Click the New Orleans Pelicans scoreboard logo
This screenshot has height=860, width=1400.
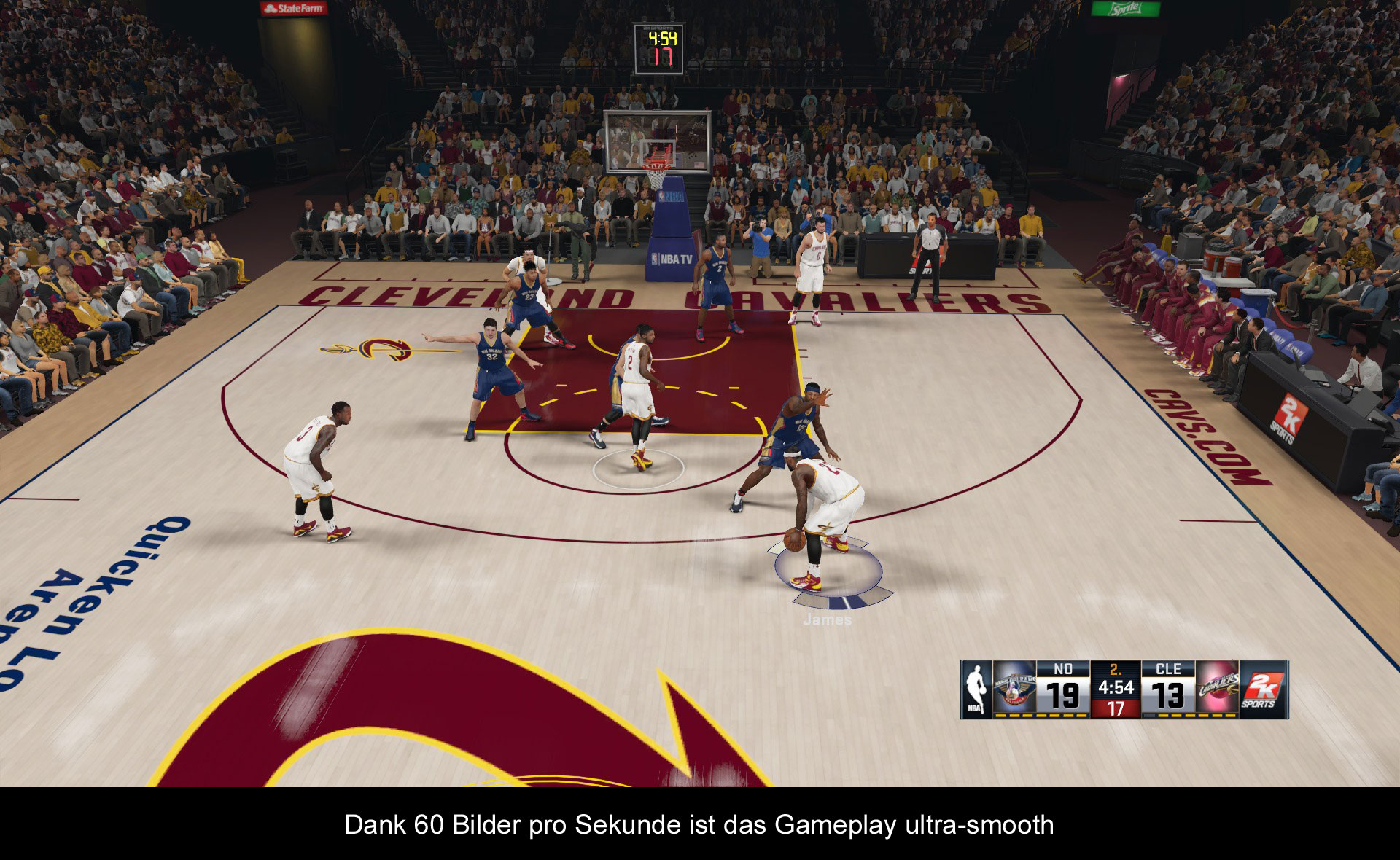click(1014, 689)
